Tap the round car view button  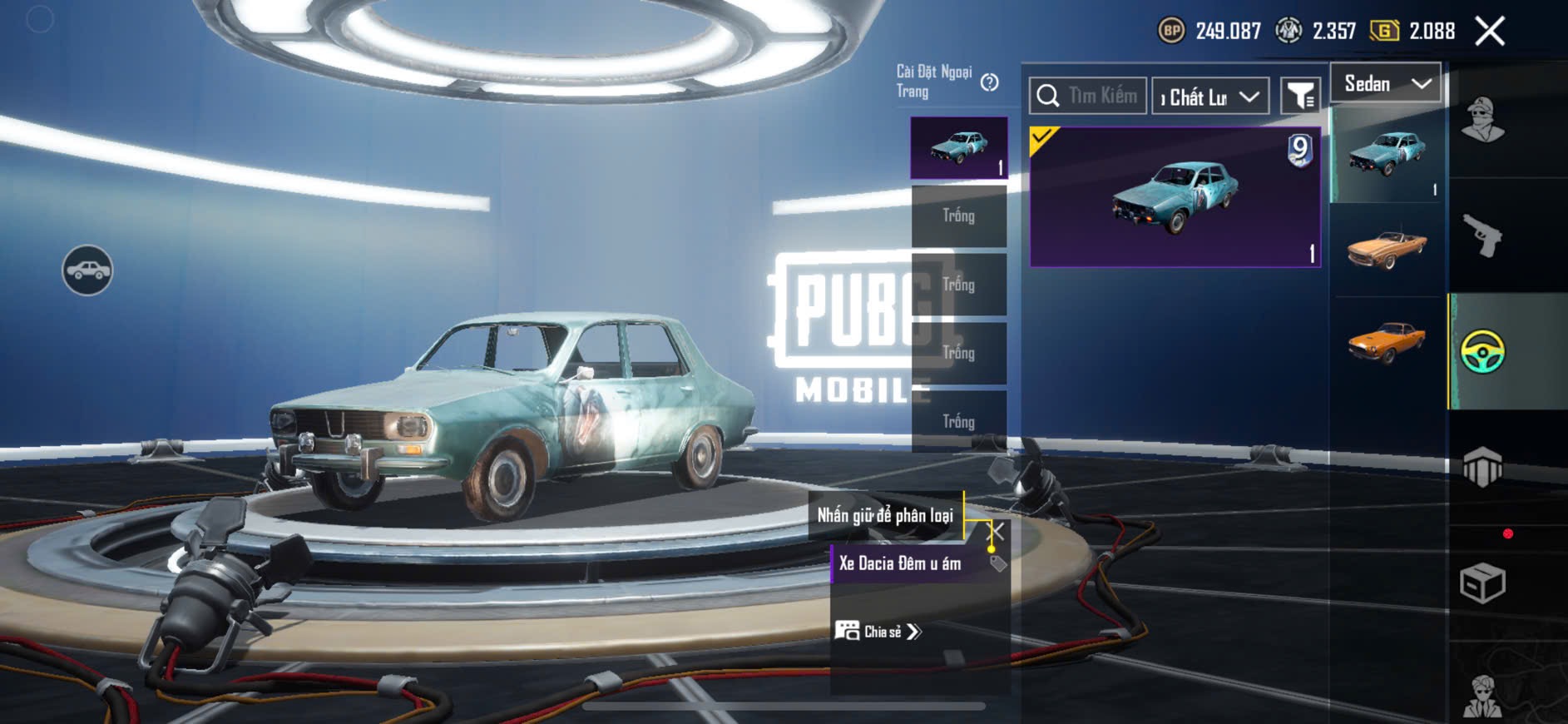point(87,270)
